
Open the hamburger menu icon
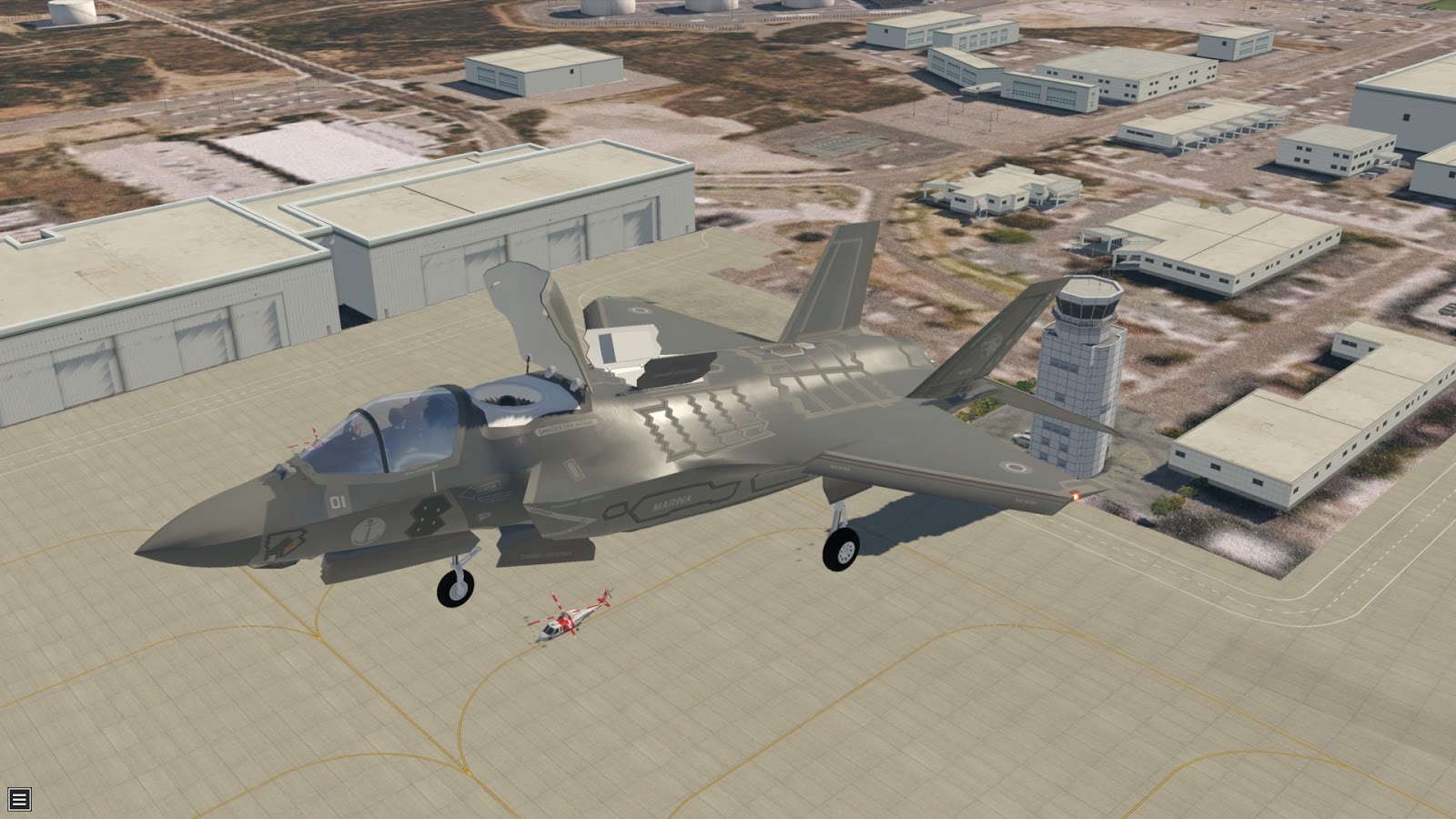(19, 799)
